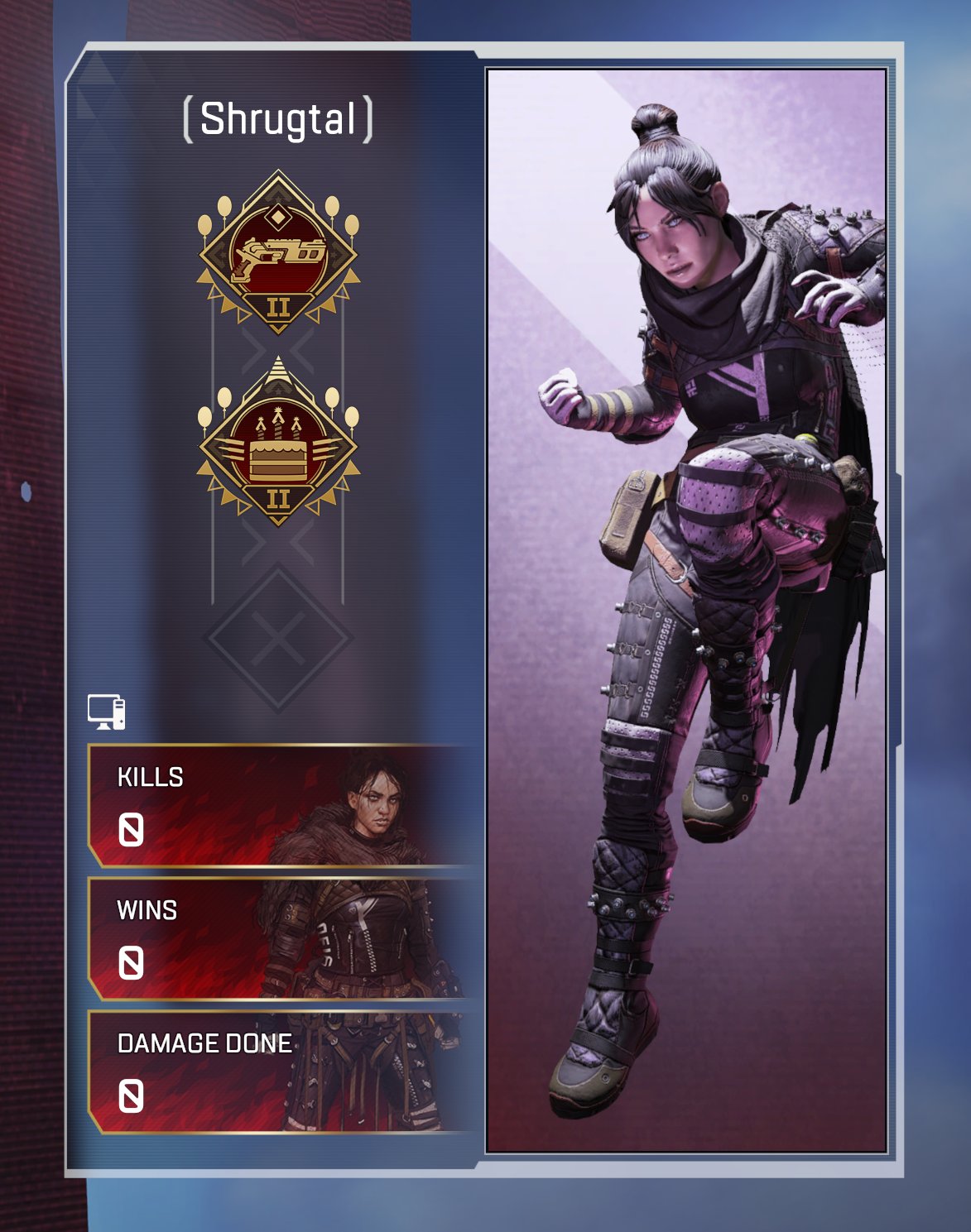The width and height of the screenshot is (971, 1232).
Task: Select the birthday cake badge
Action: [278, 444]
